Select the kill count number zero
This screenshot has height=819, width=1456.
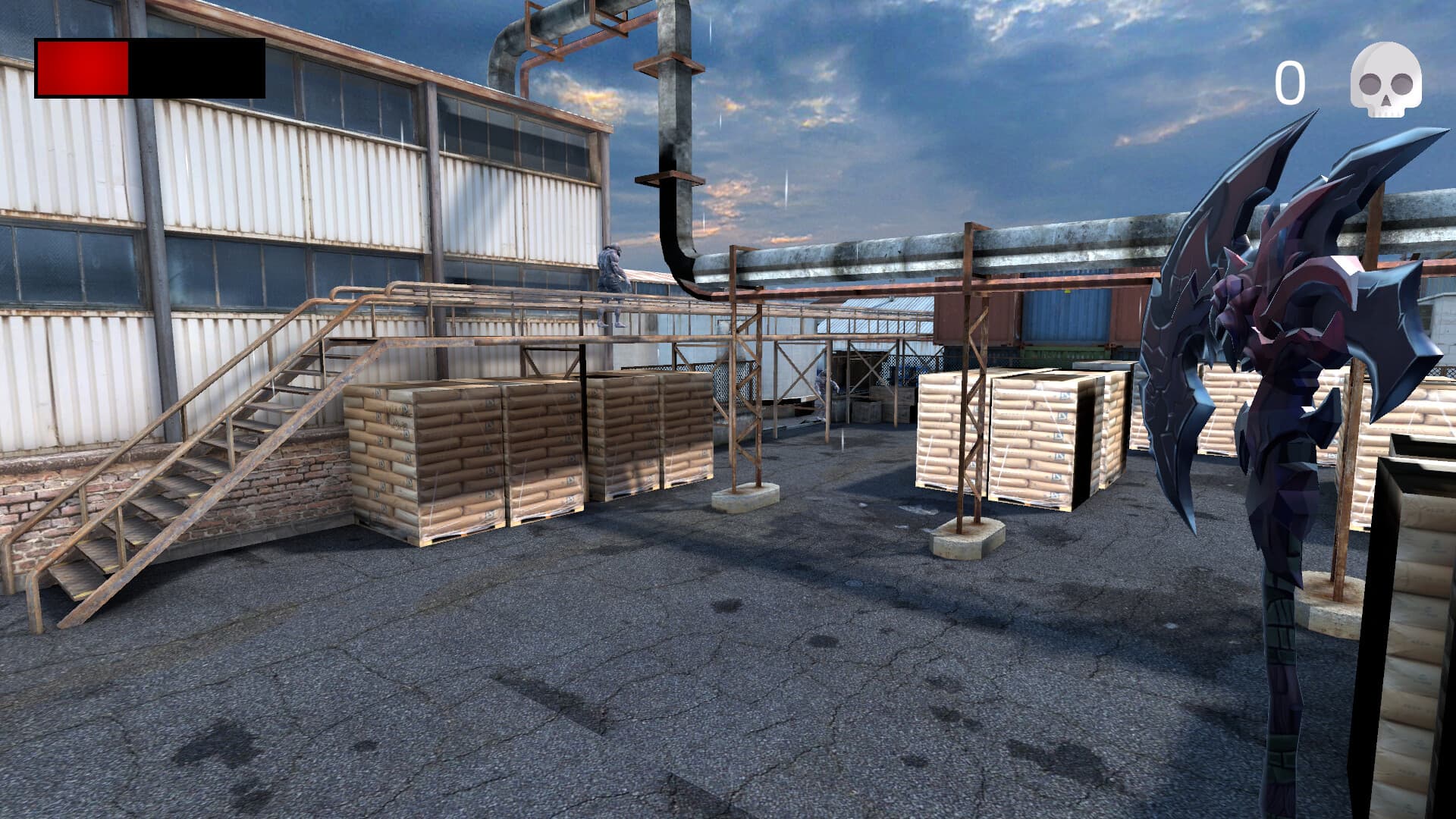click(x=1291, y=80)
